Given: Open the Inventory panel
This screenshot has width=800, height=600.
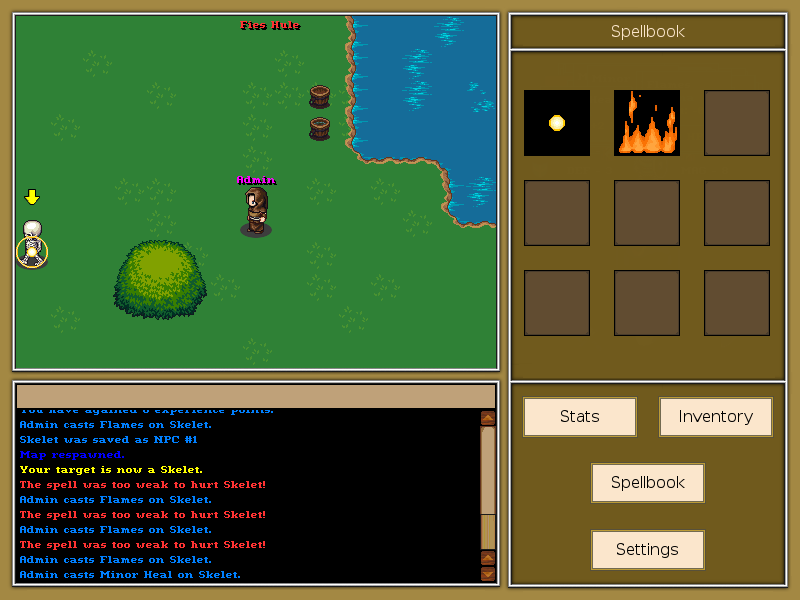Looking at the screenshot, I should 715,417.
